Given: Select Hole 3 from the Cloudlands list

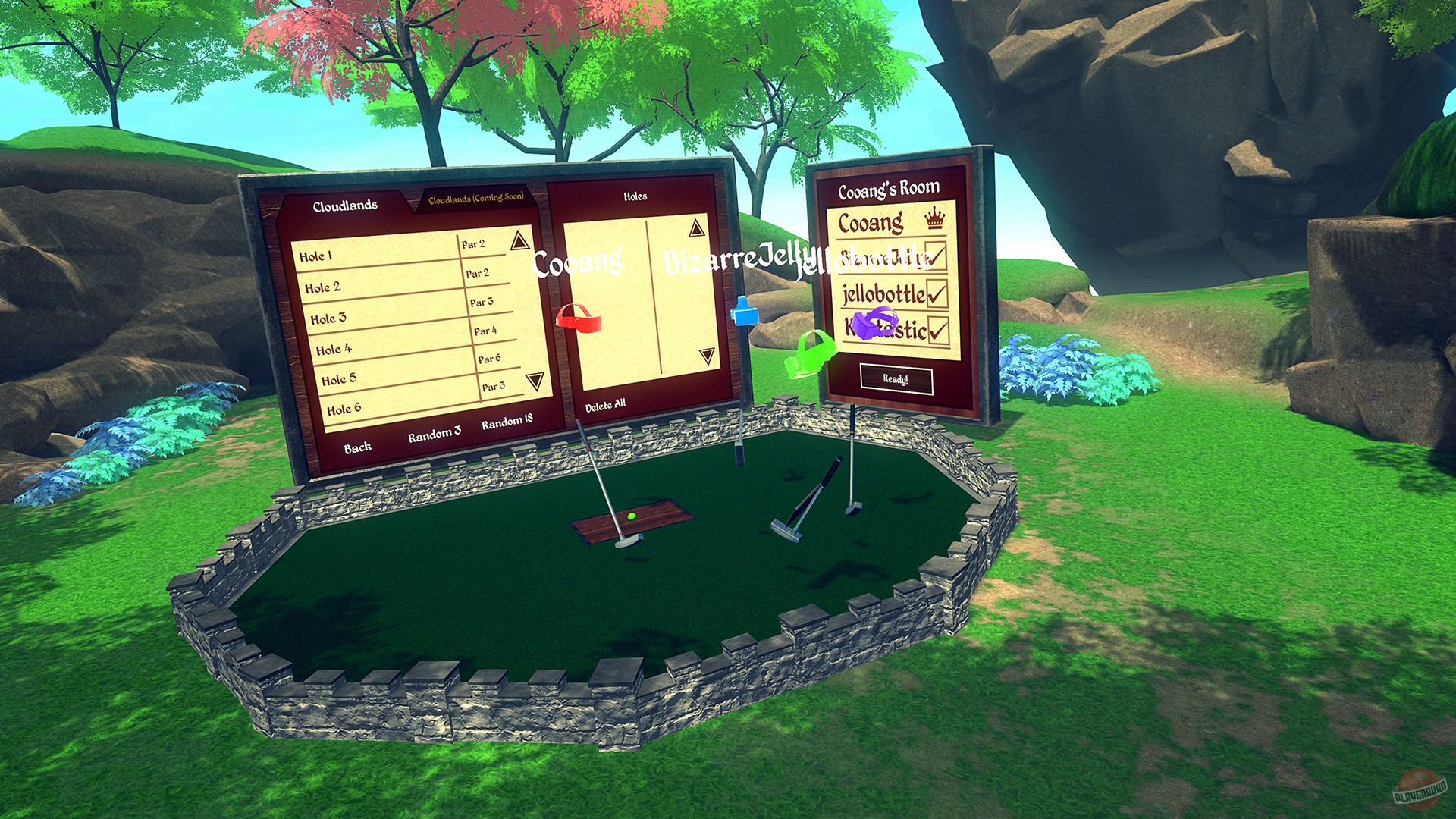Looking at the screenshot, I should (x=328, y=318).
